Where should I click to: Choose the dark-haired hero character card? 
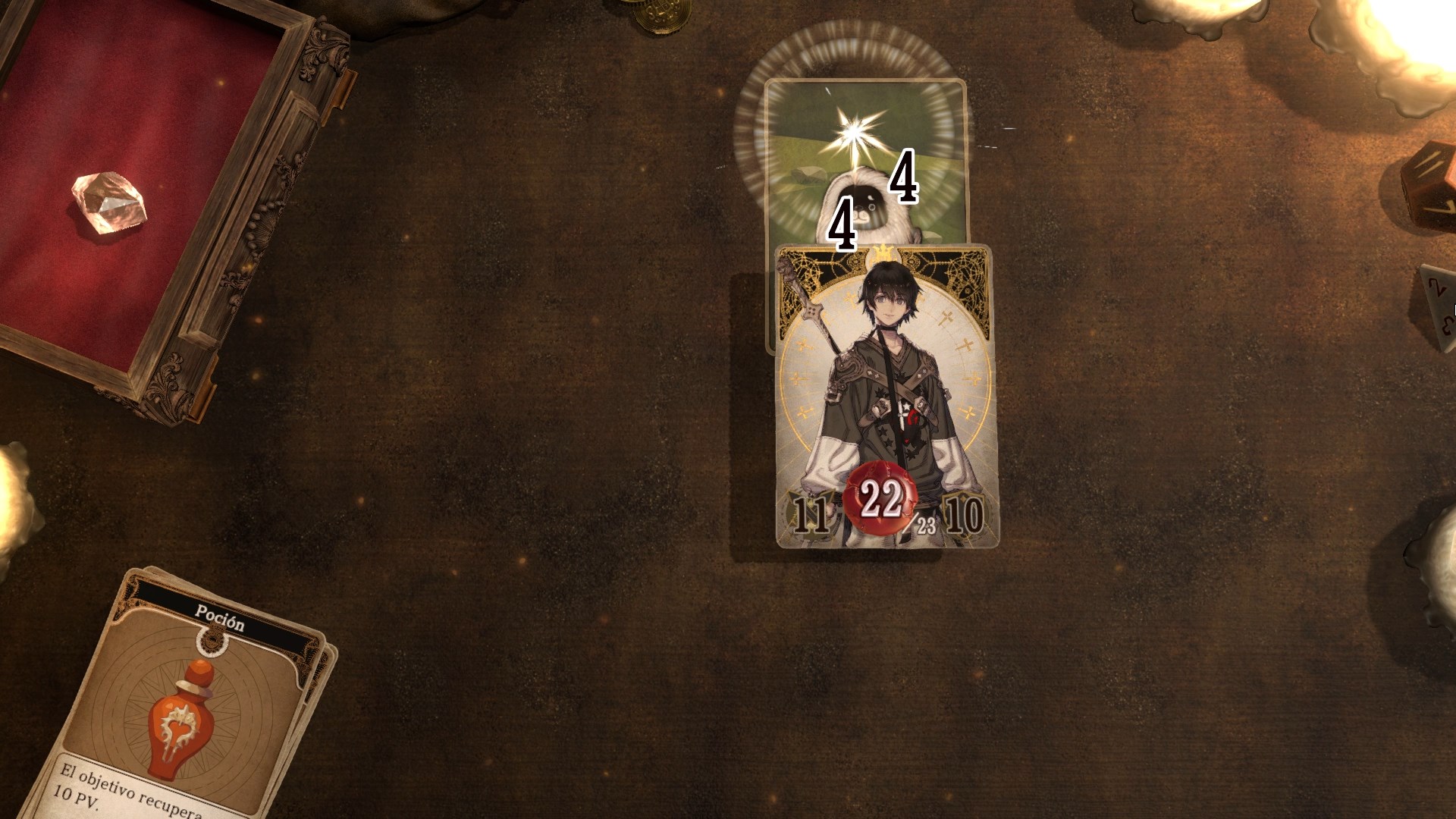coord(886,394)
